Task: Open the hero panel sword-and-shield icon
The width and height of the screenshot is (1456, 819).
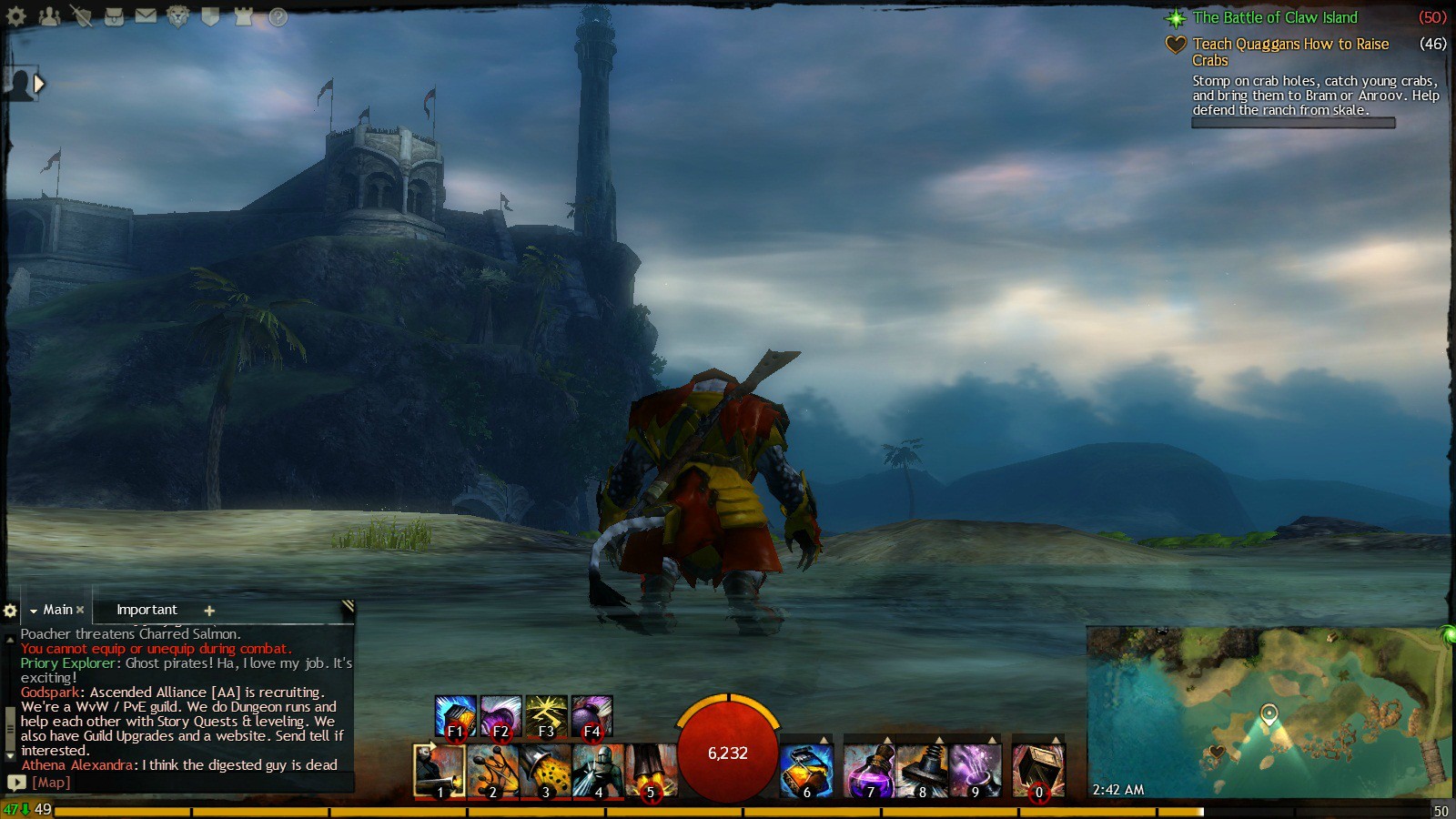Action: click(81, 15)
